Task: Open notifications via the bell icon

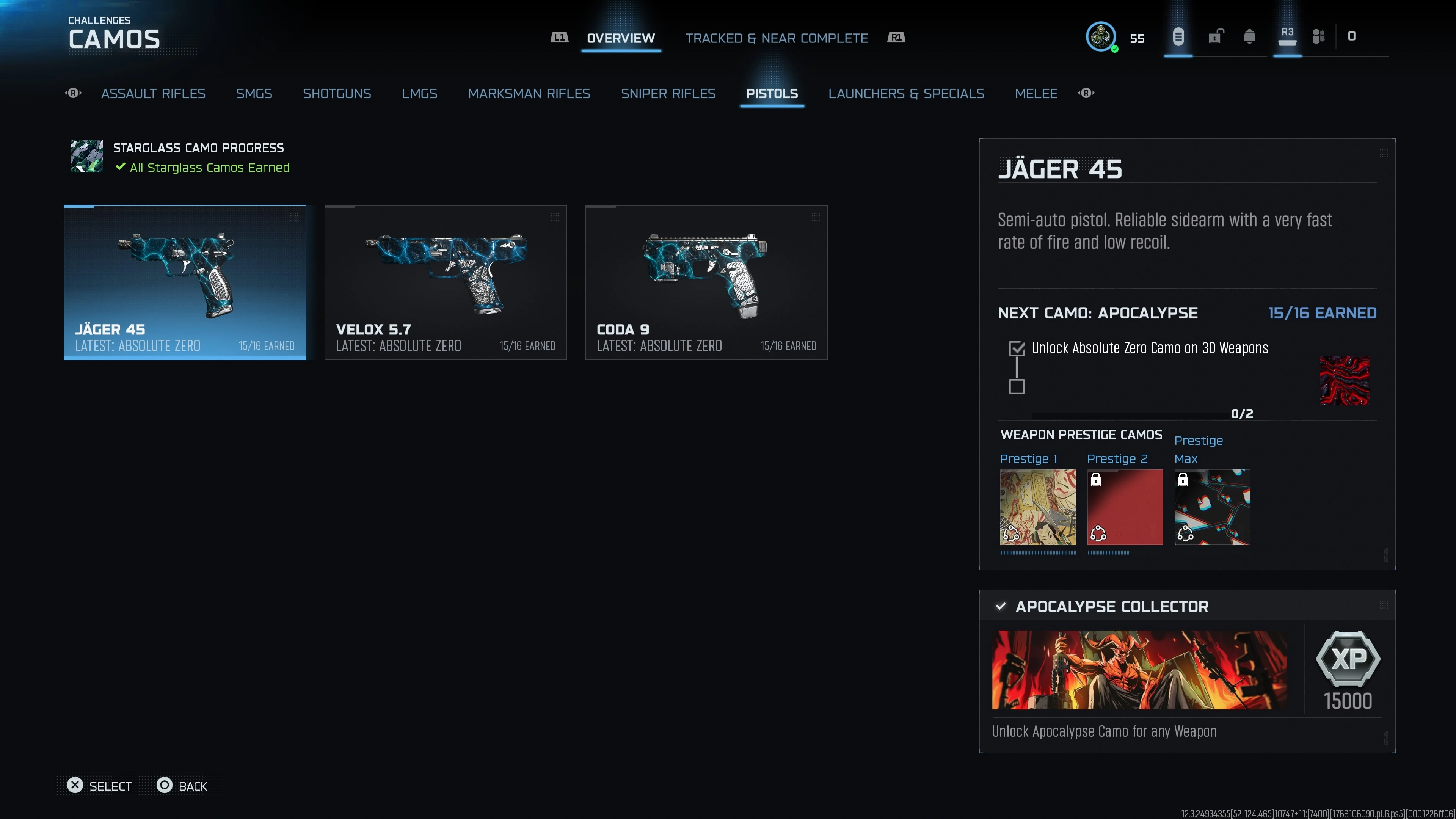Action: pos(1250,37)
